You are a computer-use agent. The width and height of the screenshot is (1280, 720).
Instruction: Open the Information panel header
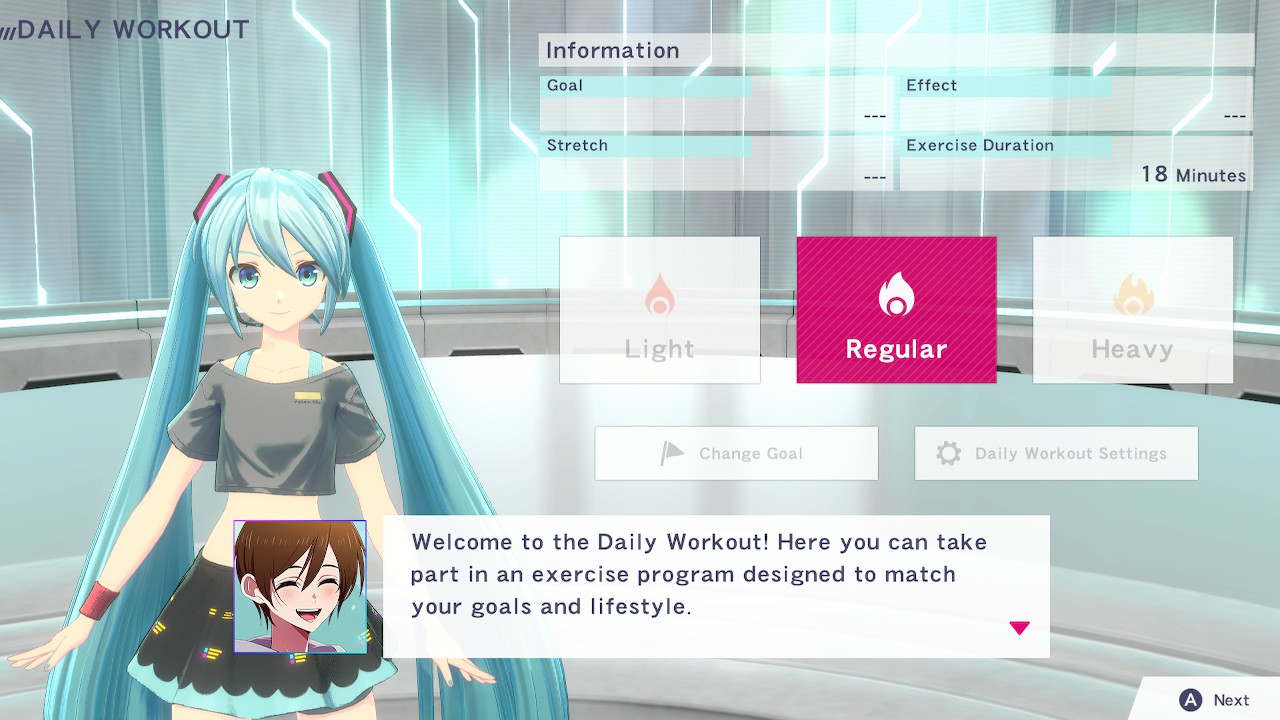pyautogui.click(x=611, y=50)
